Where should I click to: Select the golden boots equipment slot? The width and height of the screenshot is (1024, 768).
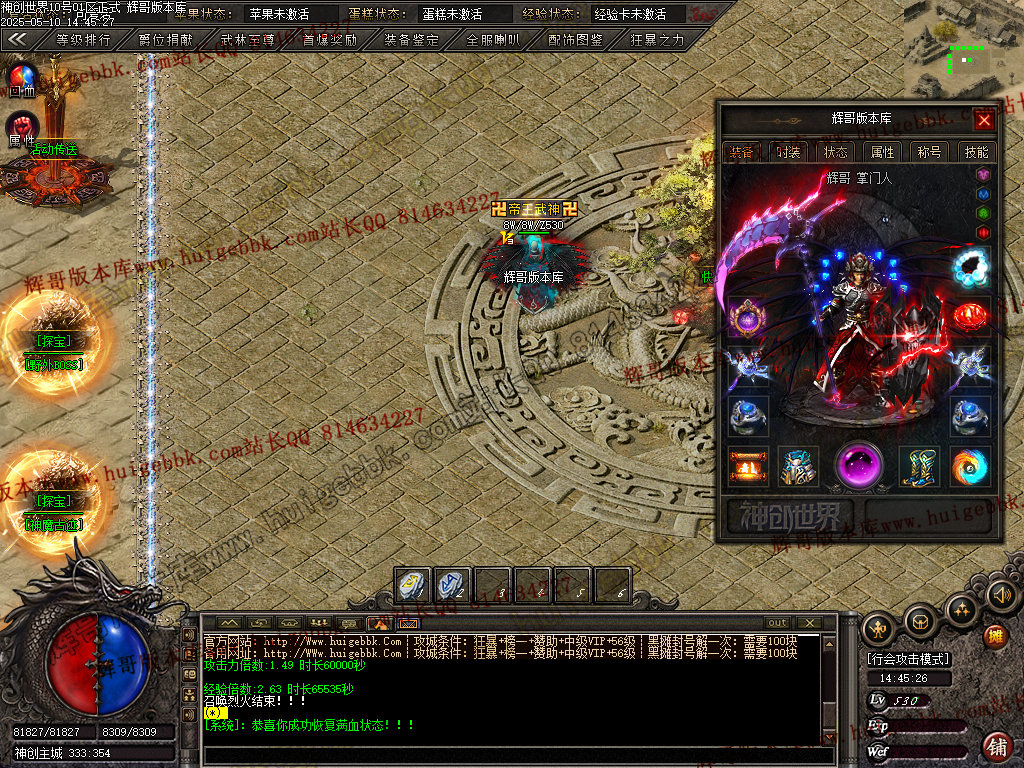(918, 466)
